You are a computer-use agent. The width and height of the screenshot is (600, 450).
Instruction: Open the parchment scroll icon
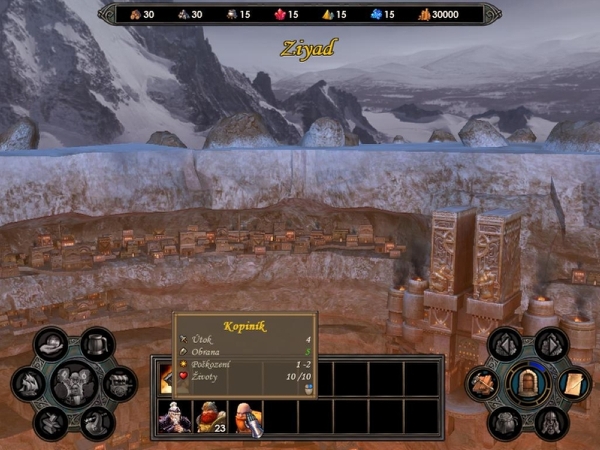pos(572,383)
